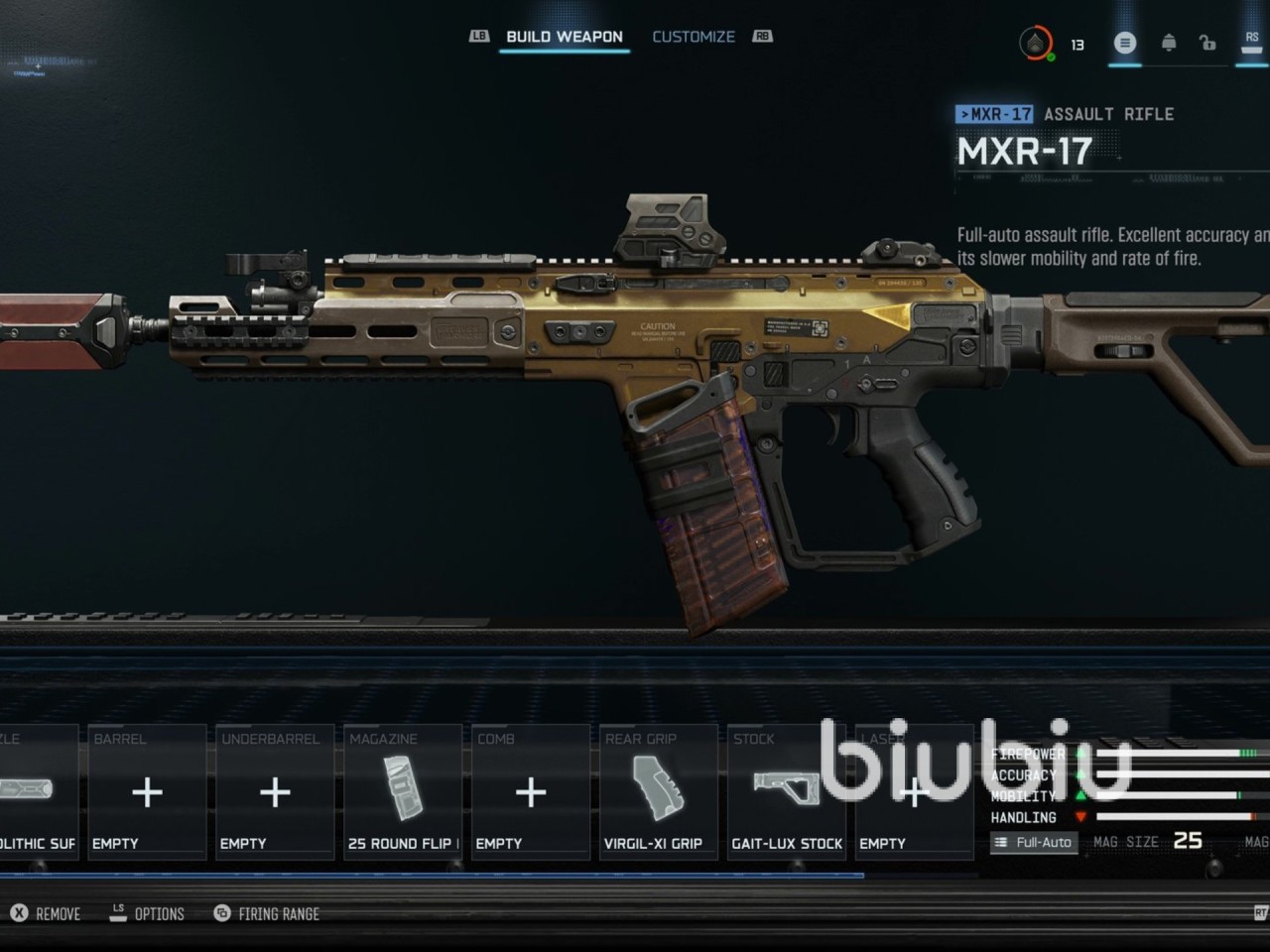The height and width of the screenshot is (952, 1270).
Task: Choose the empty Underbarrel slot
Action: [x=275, y=792]
